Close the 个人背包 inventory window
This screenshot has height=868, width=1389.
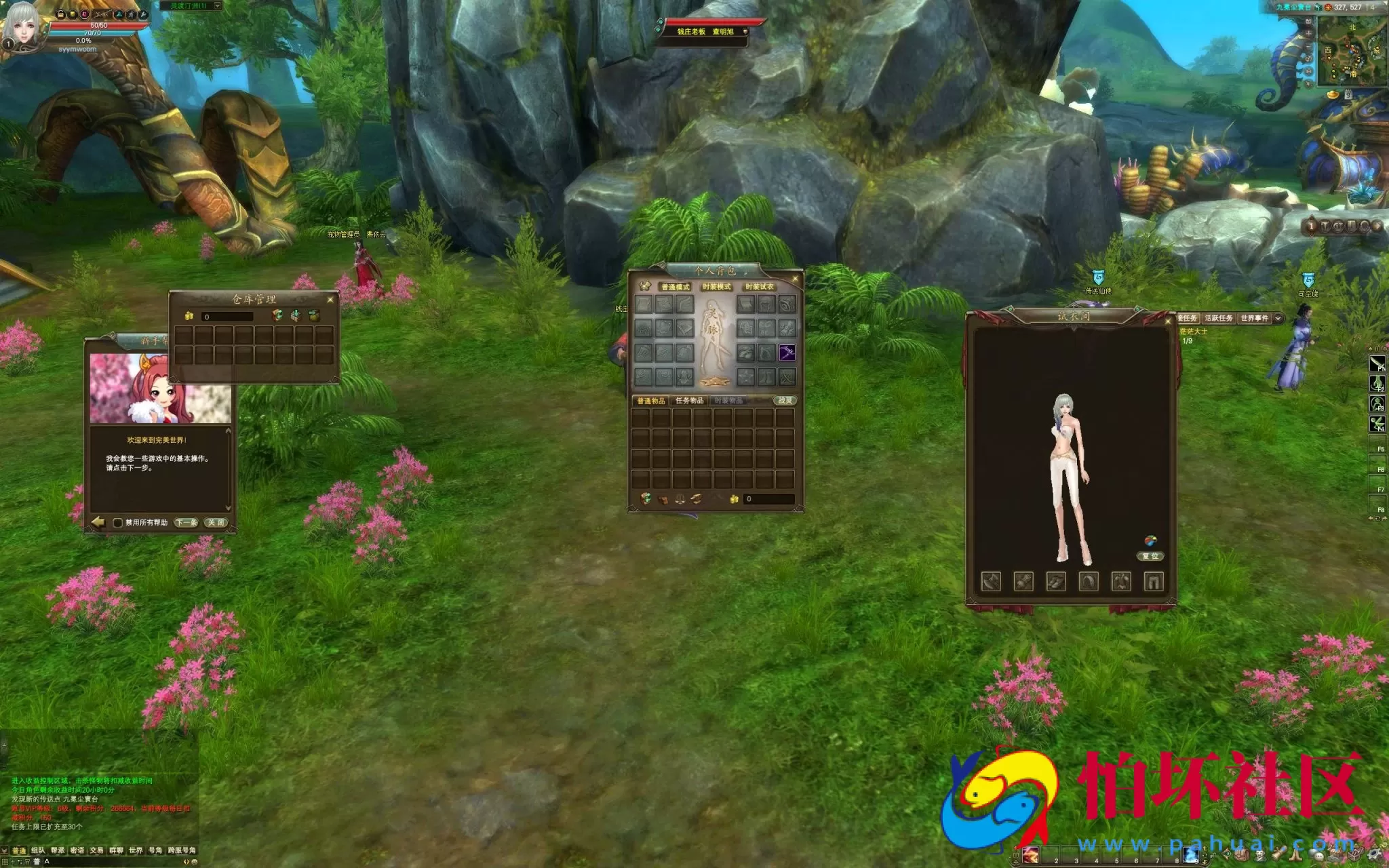click(796, 279)
